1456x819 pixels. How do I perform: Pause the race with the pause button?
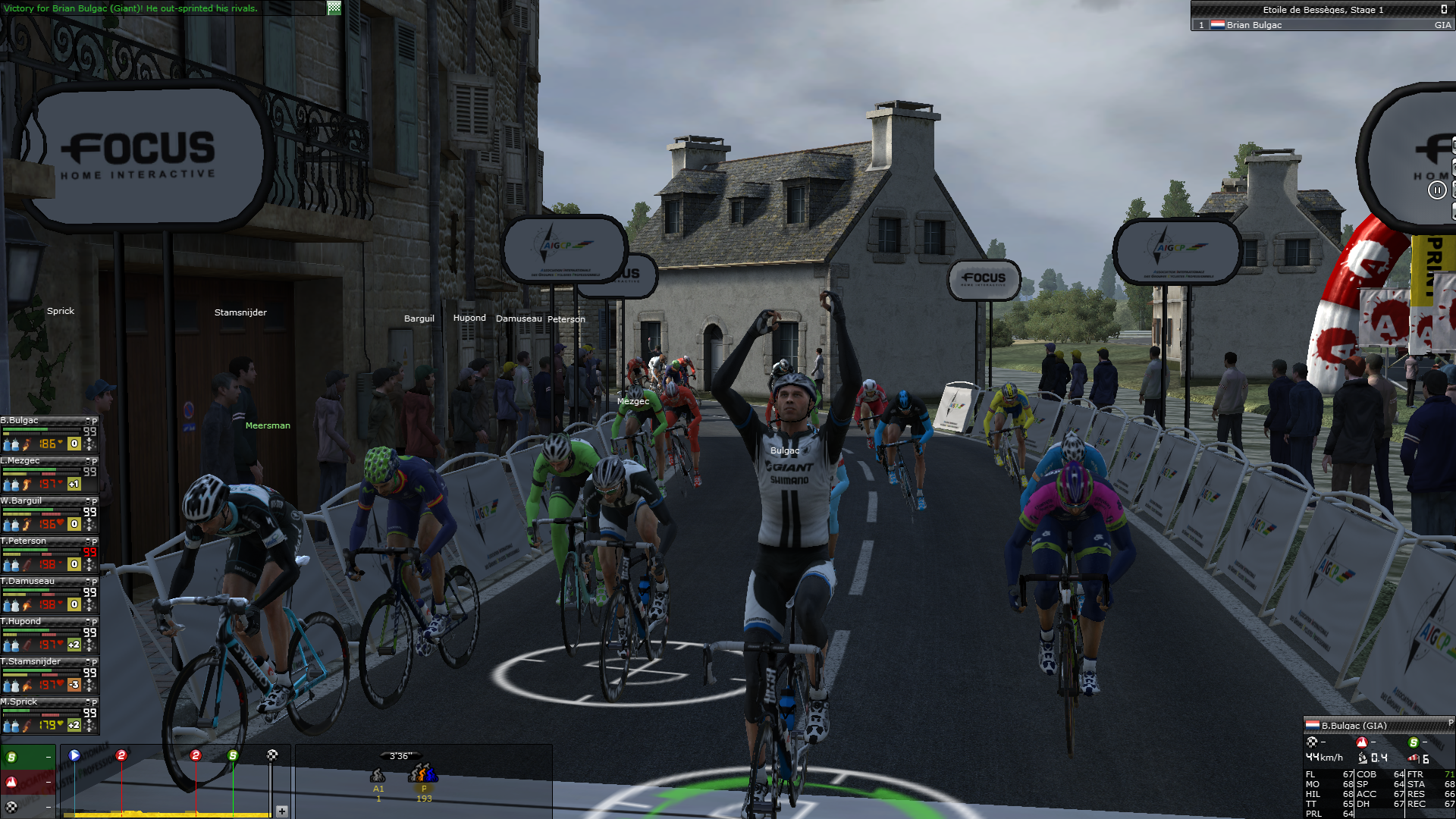[1437, 190]
